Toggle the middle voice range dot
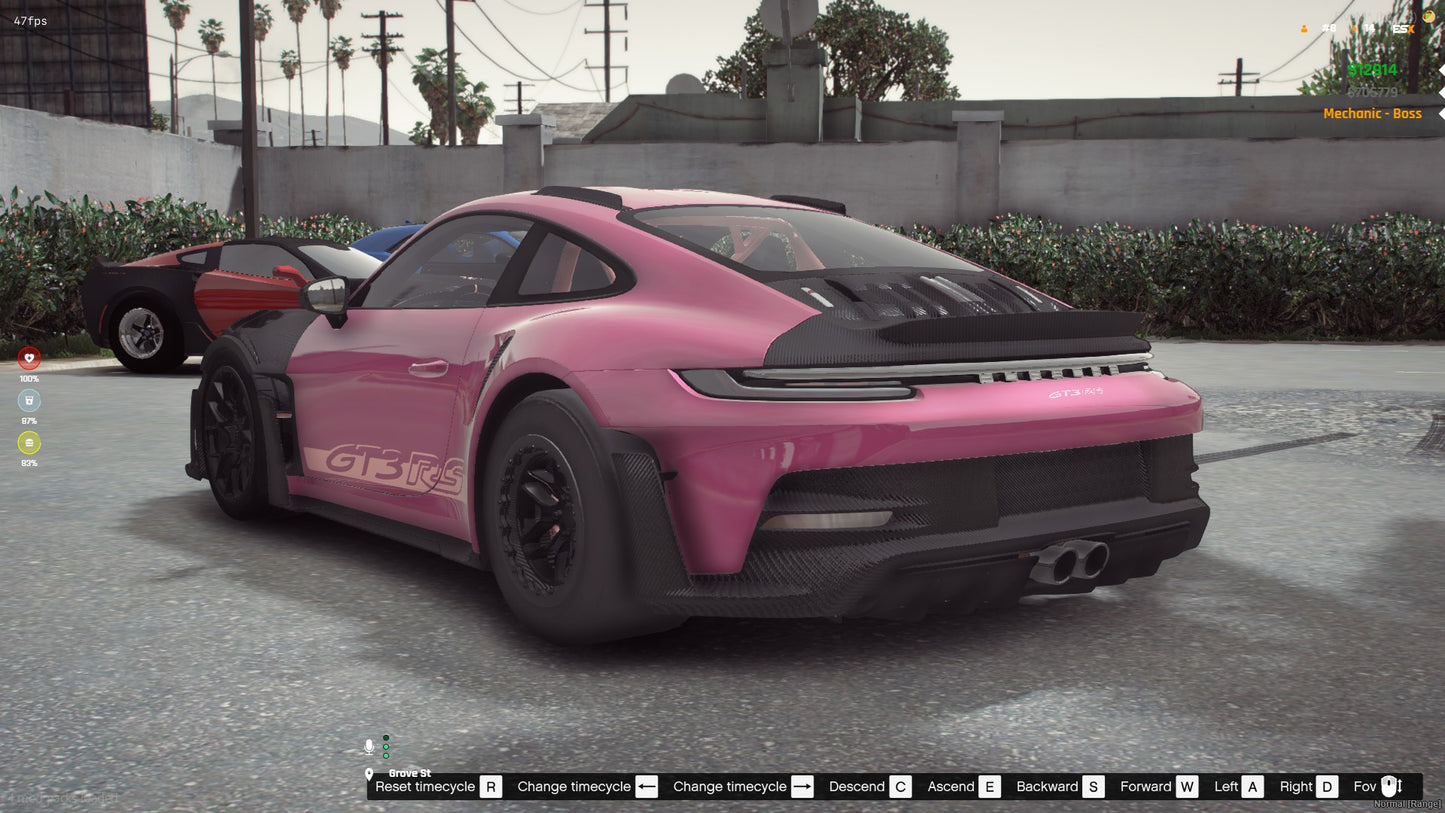 (385, 746)
